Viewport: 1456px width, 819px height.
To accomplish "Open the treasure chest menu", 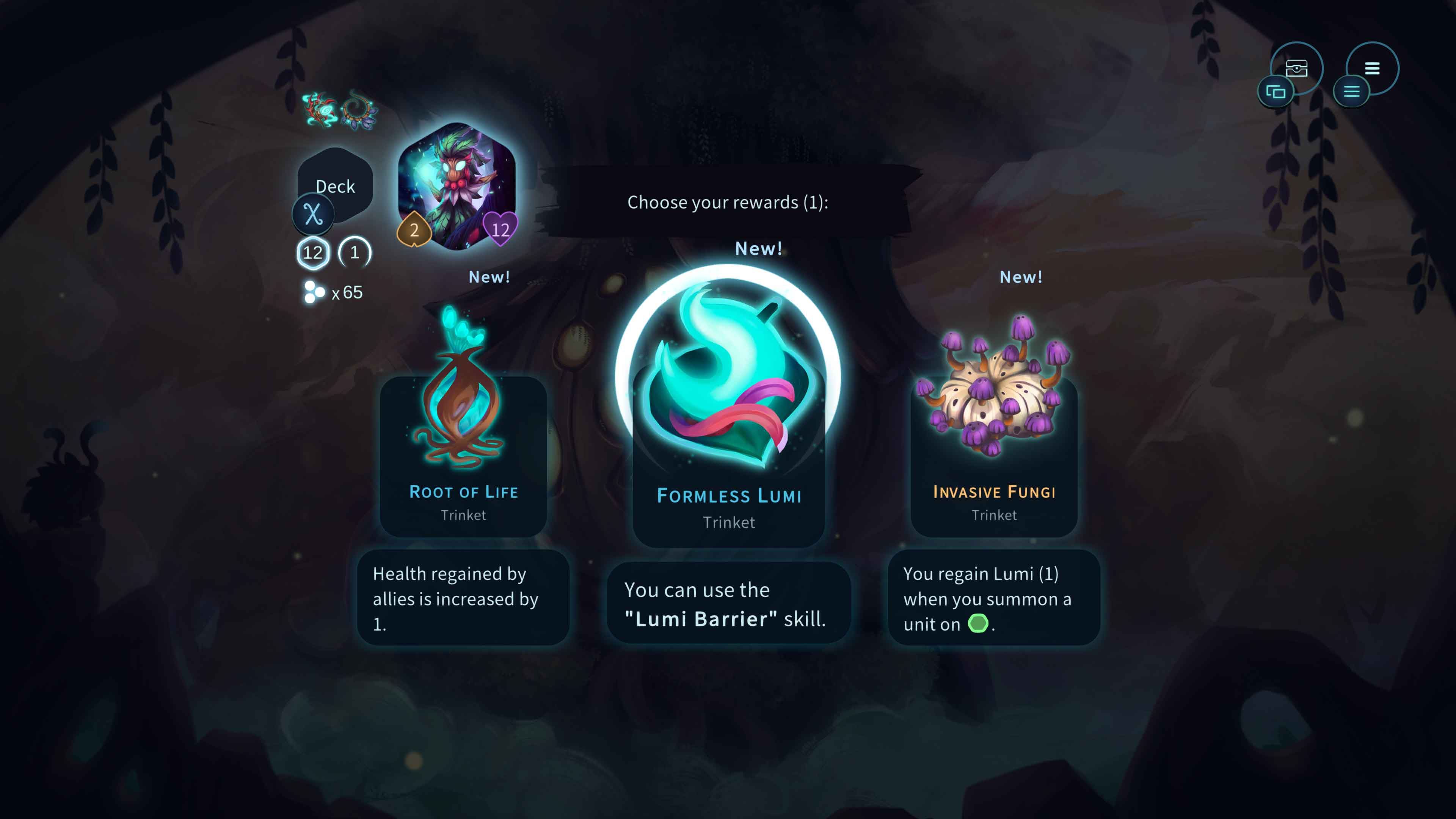I will (x=1297, y=68).
